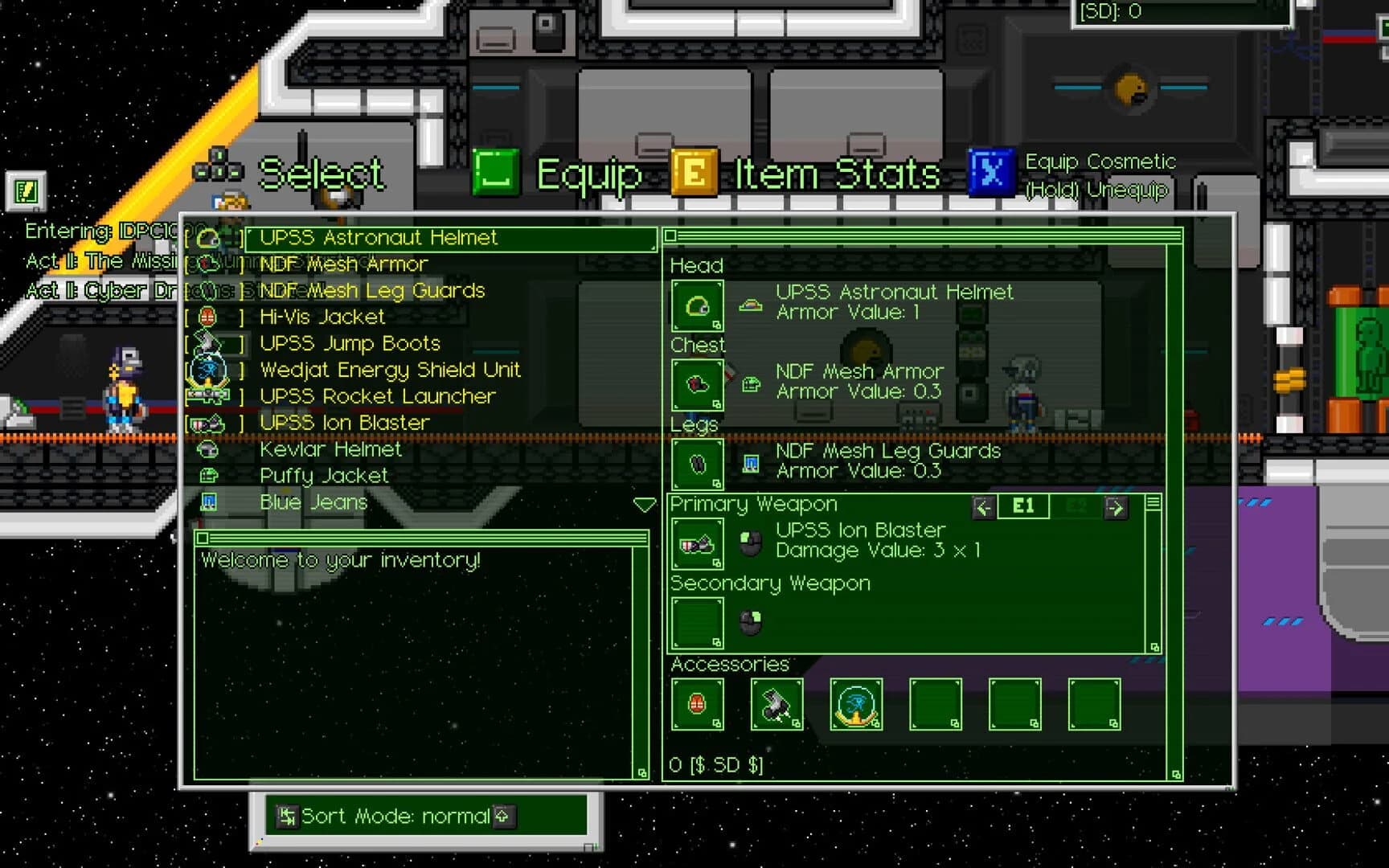The width and height of the screenshot is (1389, 868).
Task: Select Kevlar Helmet in the inventory list
Action: click(x=331, y=449)
